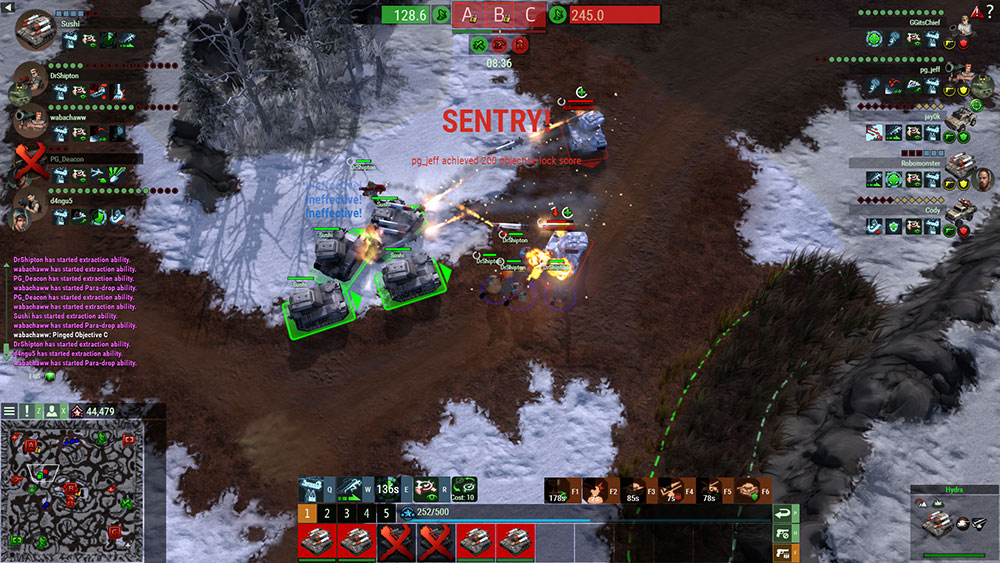
Task: Trigger the Cost 10 ability icon
Action: [463, 489]
